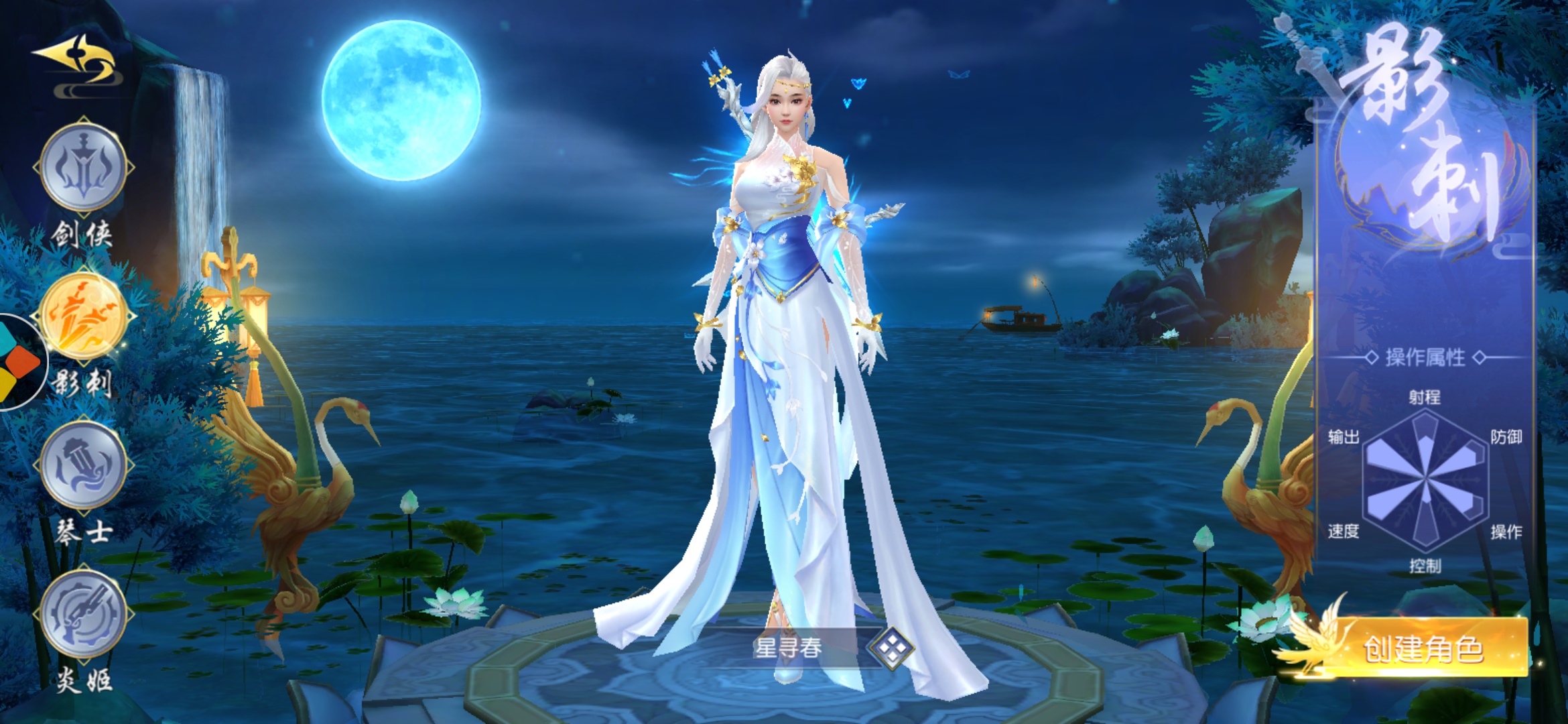Open the colorful floating overlay bubble

pyautogui.click(x=19, y=362)
